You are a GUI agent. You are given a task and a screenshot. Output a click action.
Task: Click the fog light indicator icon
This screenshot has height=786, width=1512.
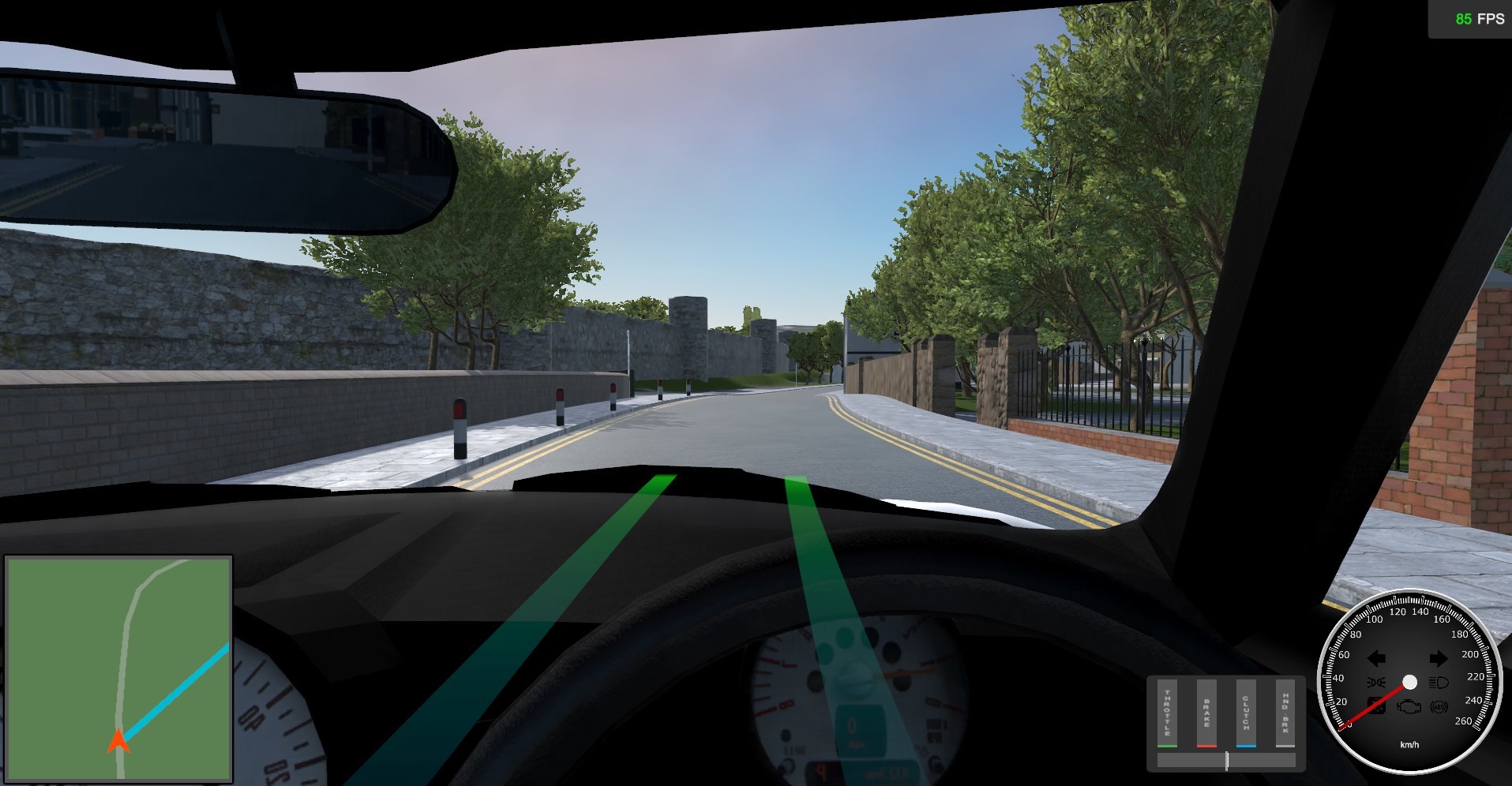pyautogui.click(x=1377, y=682)
